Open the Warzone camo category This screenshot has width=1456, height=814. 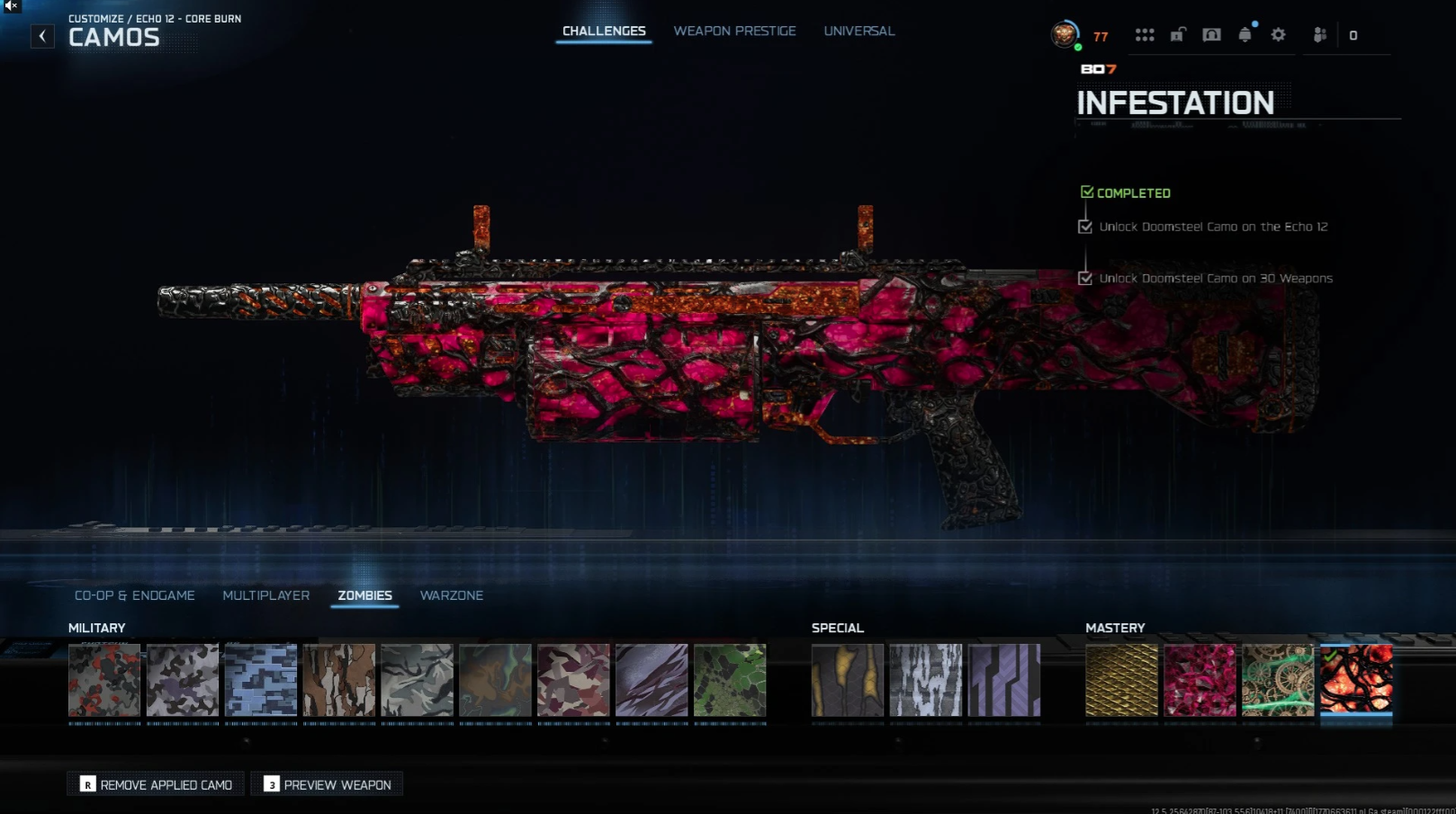click(x=451, y=595)
